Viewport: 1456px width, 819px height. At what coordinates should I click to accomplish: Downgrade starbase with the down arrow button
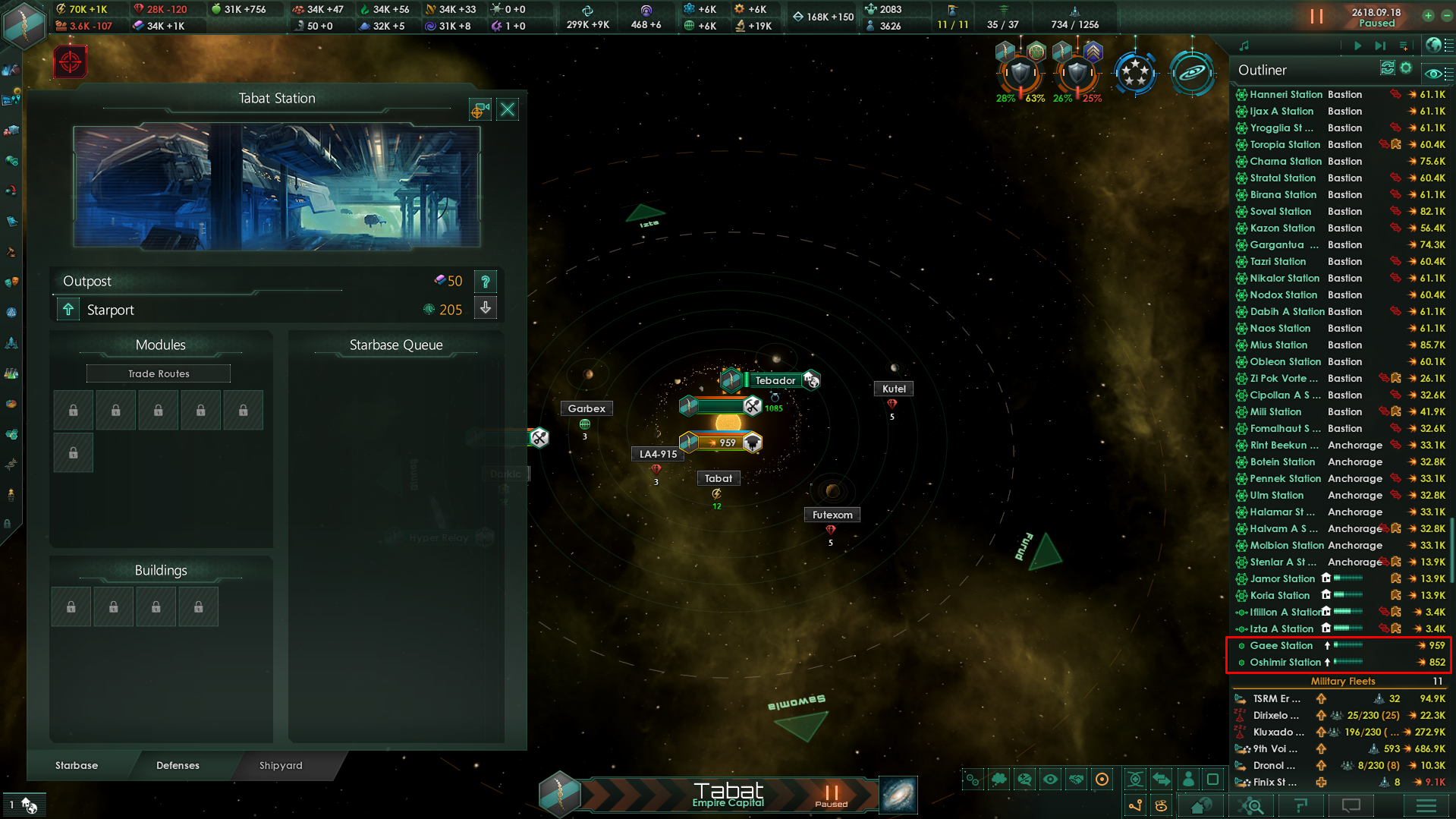tap(486, 308)
